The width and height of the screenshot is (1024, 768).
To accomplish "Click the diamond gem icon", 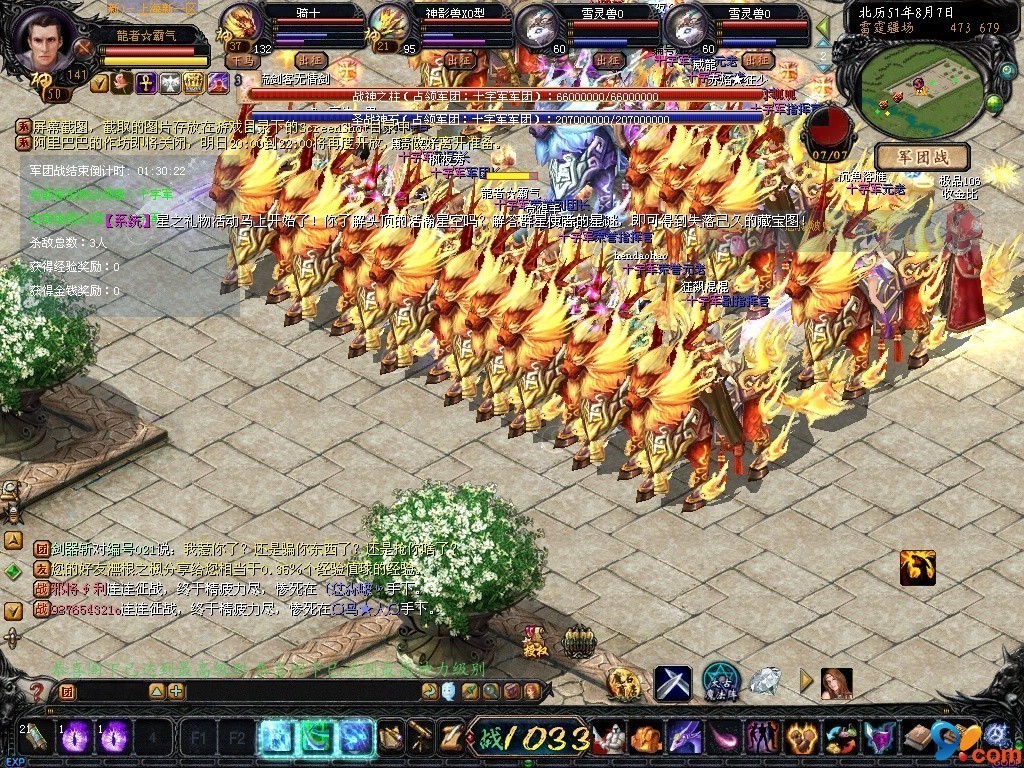I will click(x=765, y=682).
